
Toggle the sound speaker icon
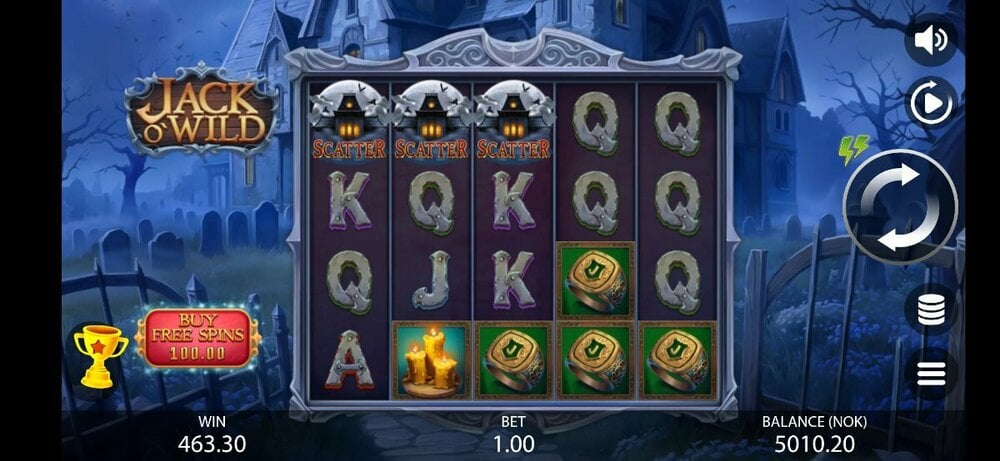point(931,40)
